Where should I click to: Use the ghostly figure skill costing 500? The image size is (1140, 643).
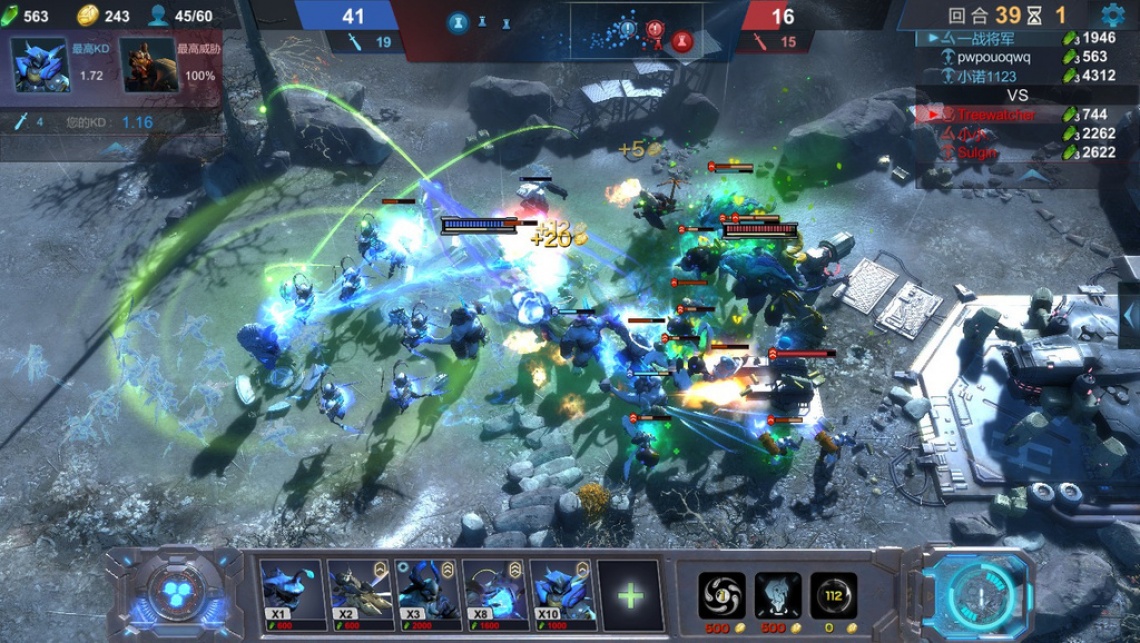777,595
